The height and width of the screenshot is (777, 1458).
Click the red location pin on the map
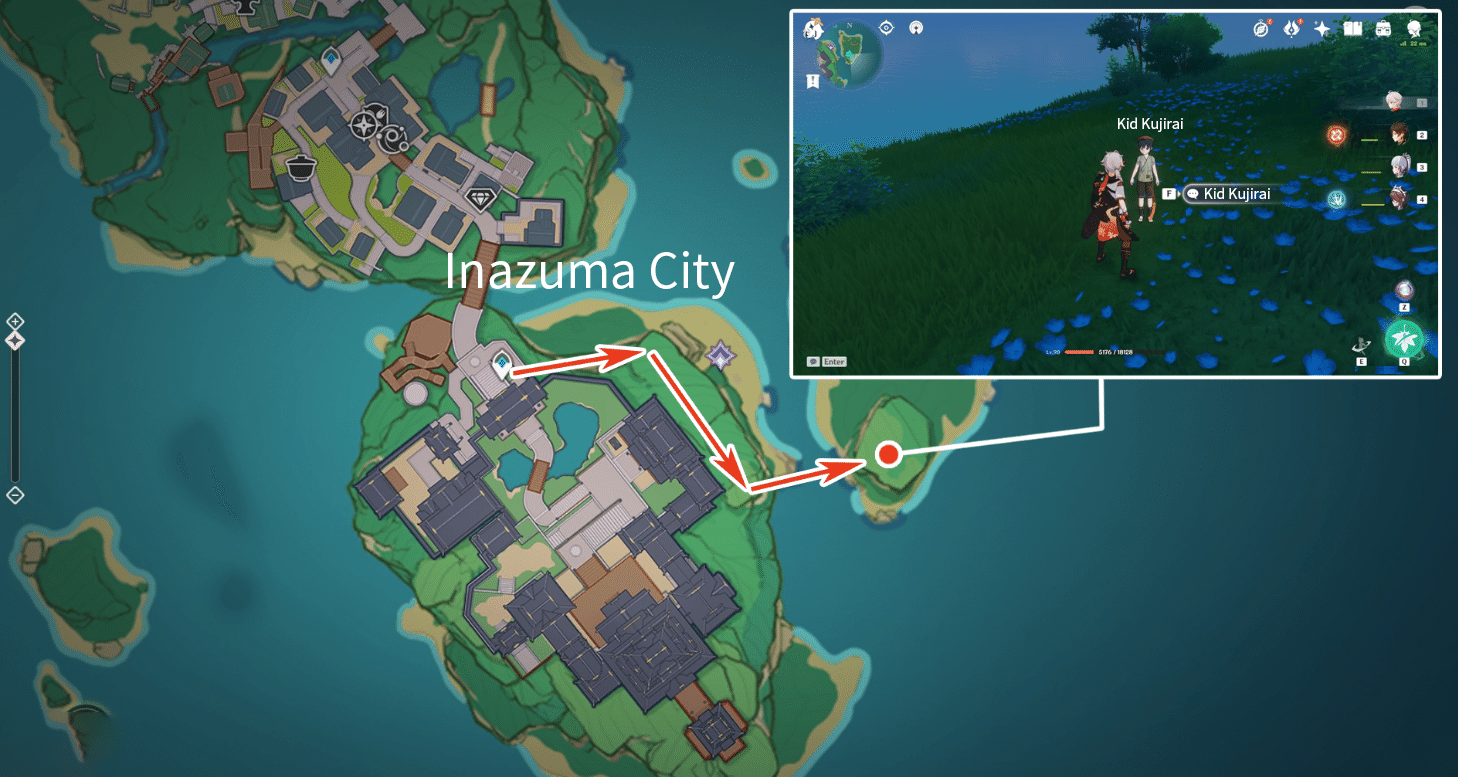[887, 456]
